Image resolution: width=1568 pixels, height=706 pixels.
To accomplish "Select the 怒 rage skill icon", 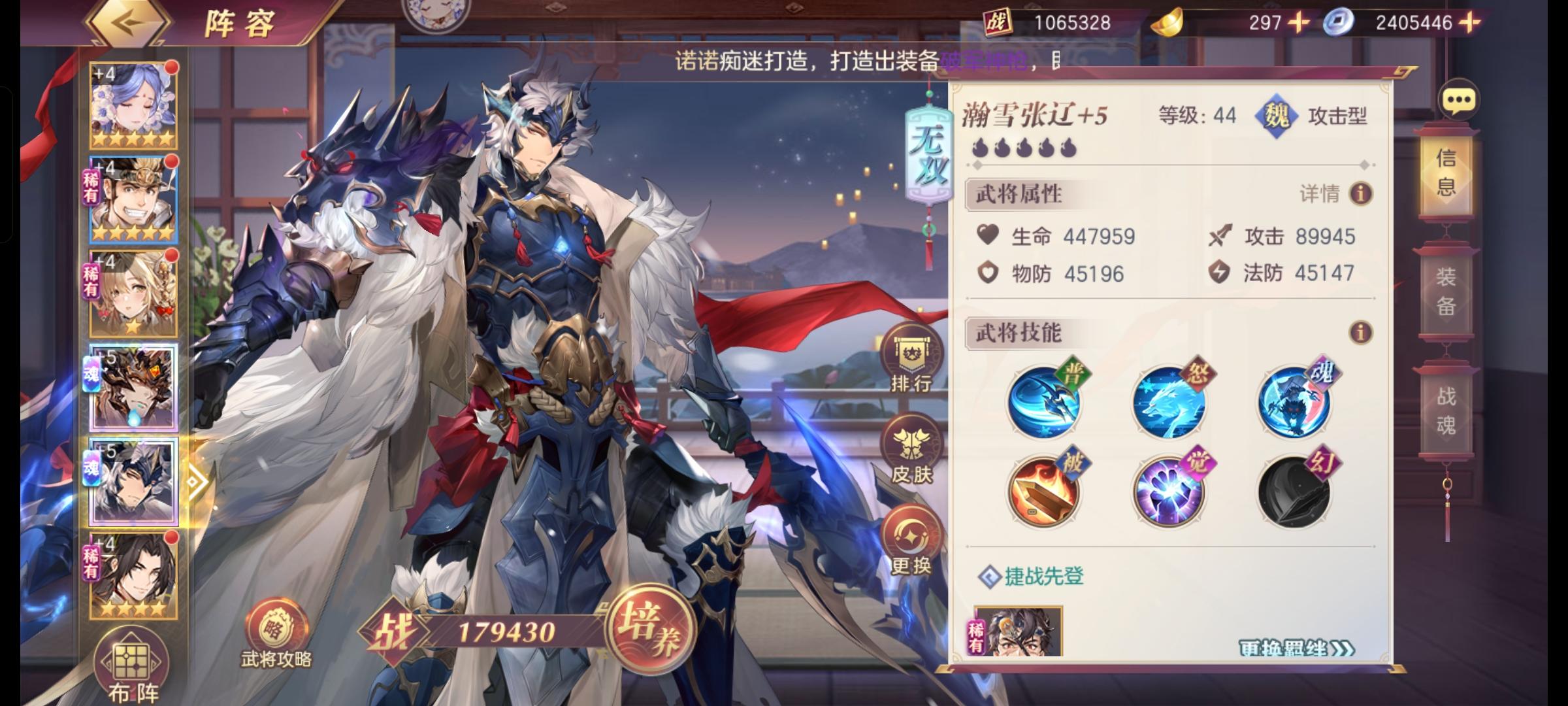I will pyautogui.click(x=1169, y=401).
